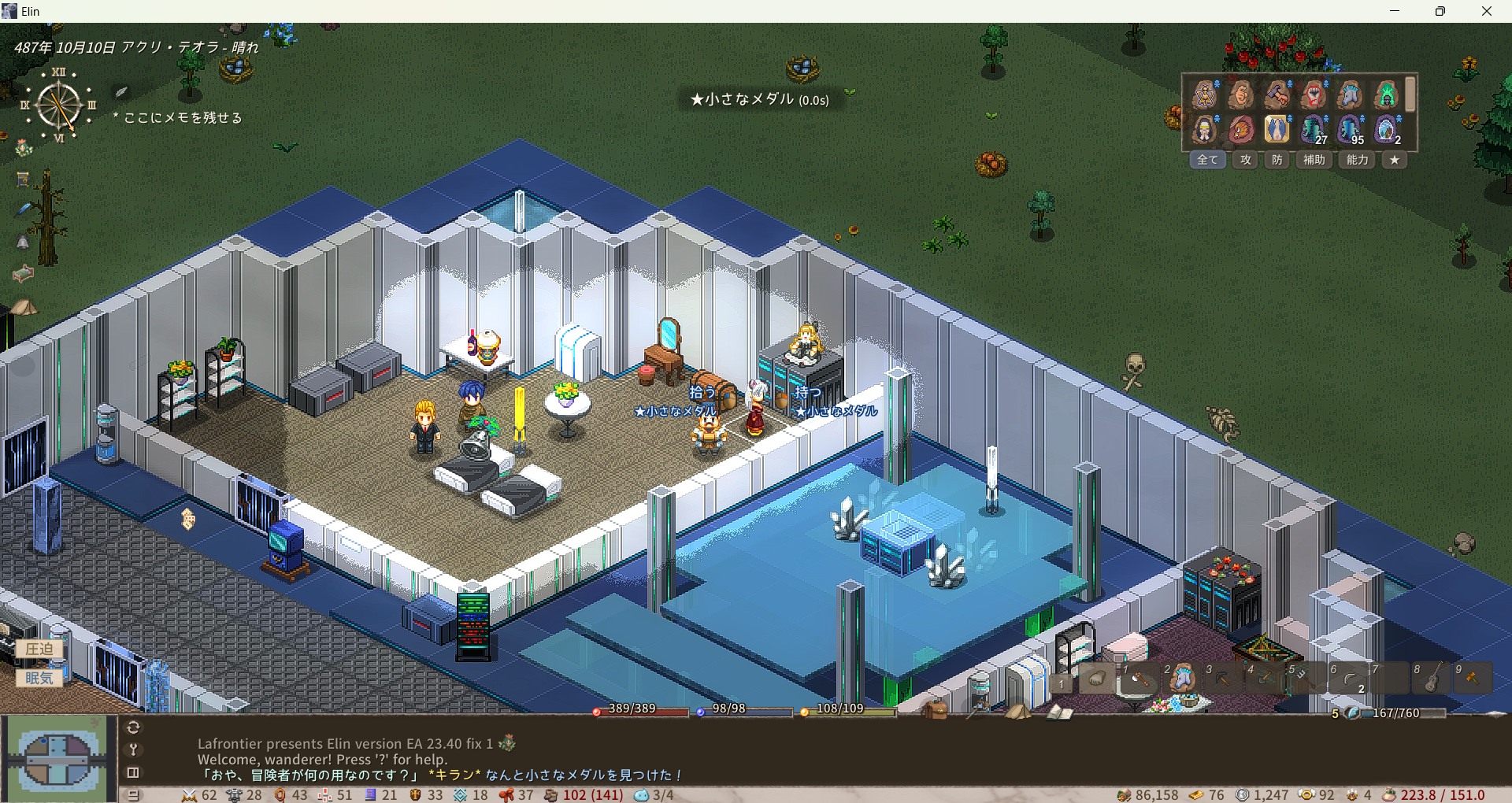This screenshot has height=803, width=1512.
Task: Select the winged angel ability icon
Action: click(x=1277, y=129)
